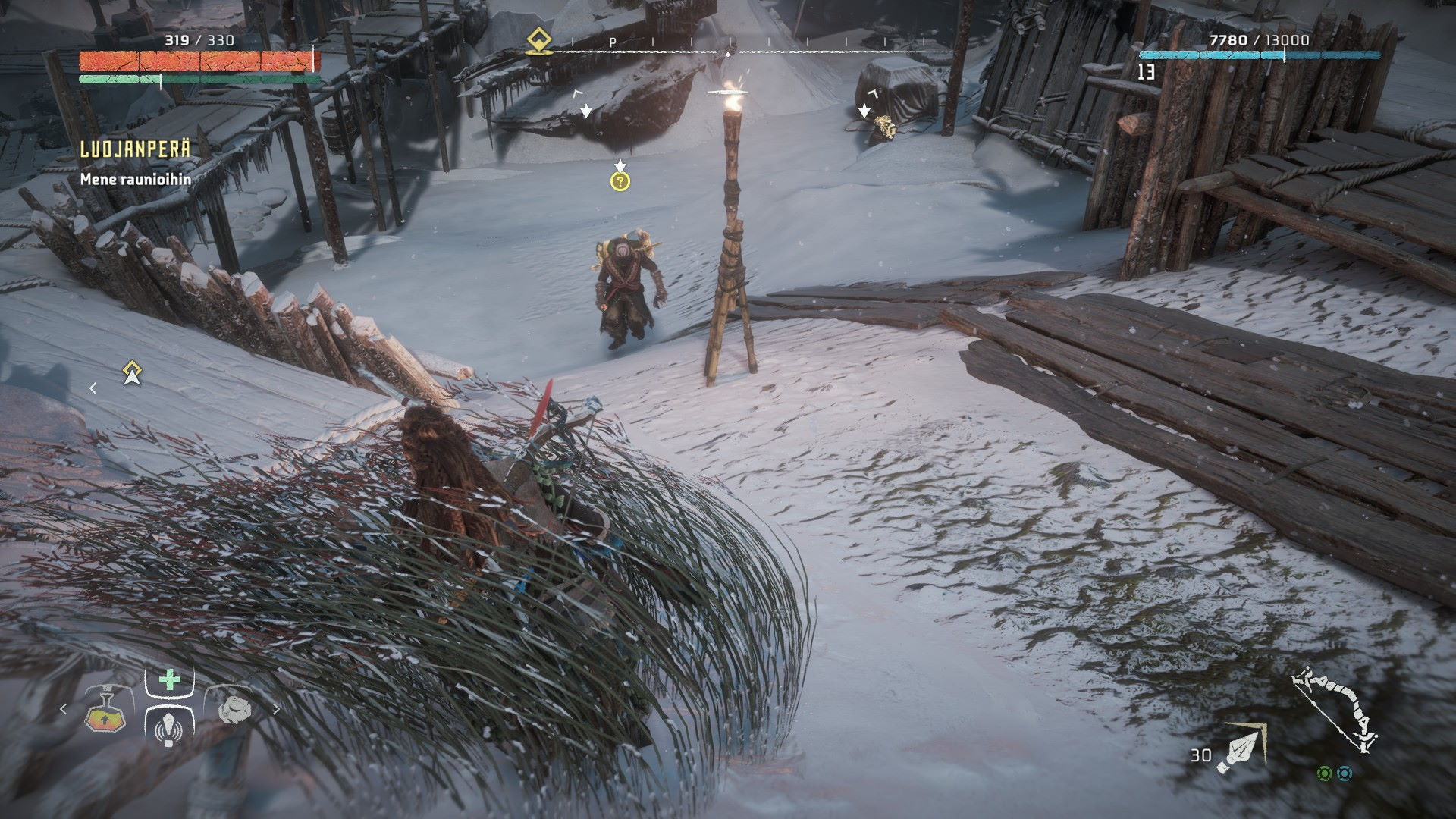Screen dimensions: 1456x819
Task: Cycle tools with the left arrow
Action: (x=63, y=709)
